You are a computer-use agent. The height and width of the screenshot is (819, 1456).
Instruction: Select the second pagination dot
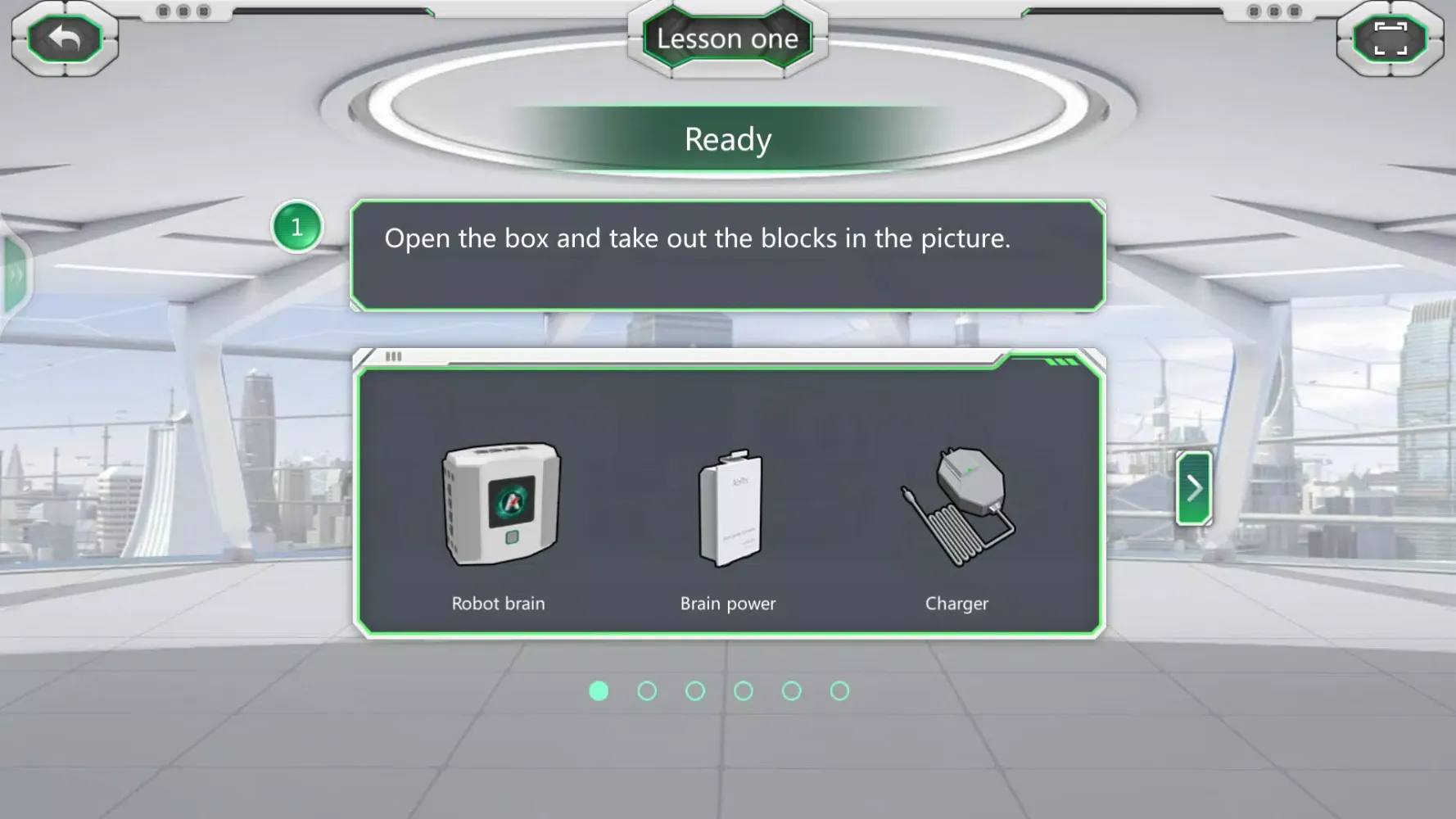(647, 690)
